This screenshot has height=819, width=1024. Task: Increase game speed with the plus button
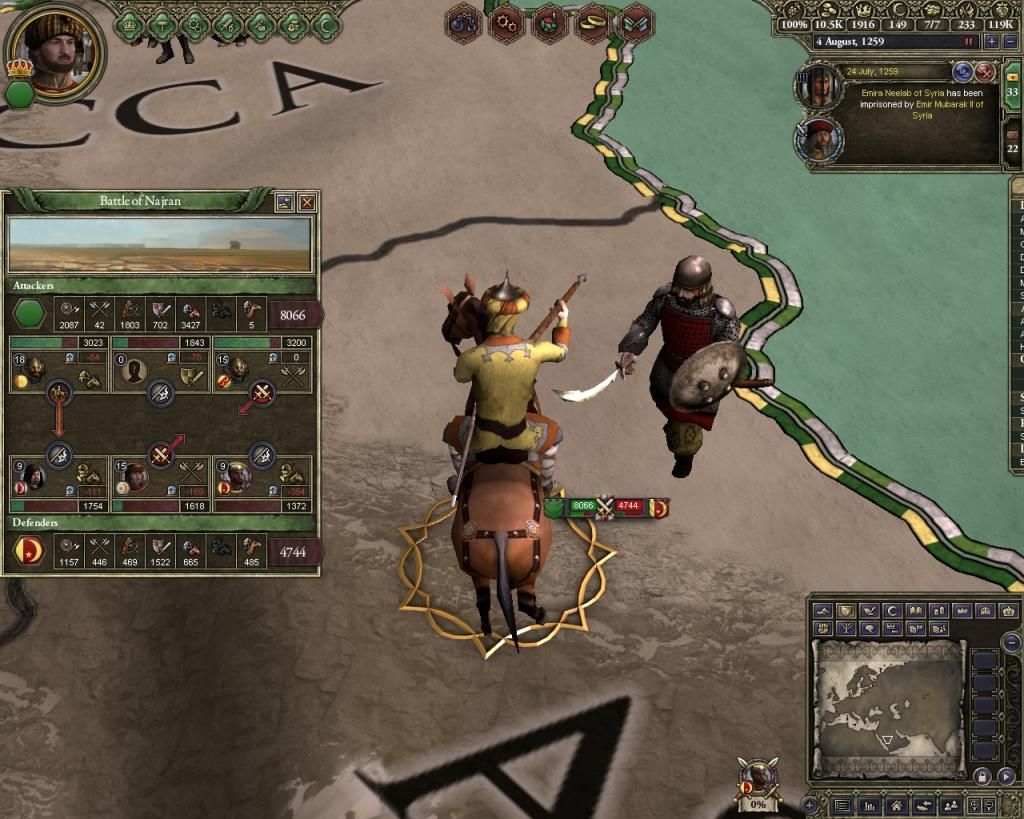[991, 42]
